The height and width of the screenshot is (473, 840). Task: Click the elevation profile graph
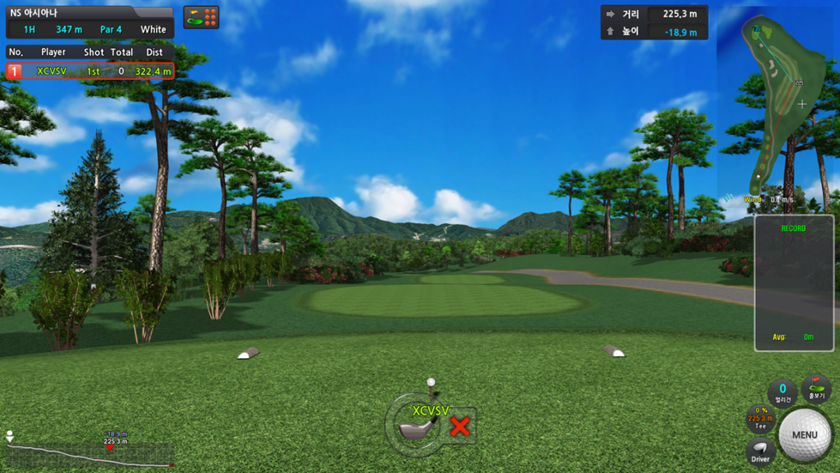coord(88,453)
